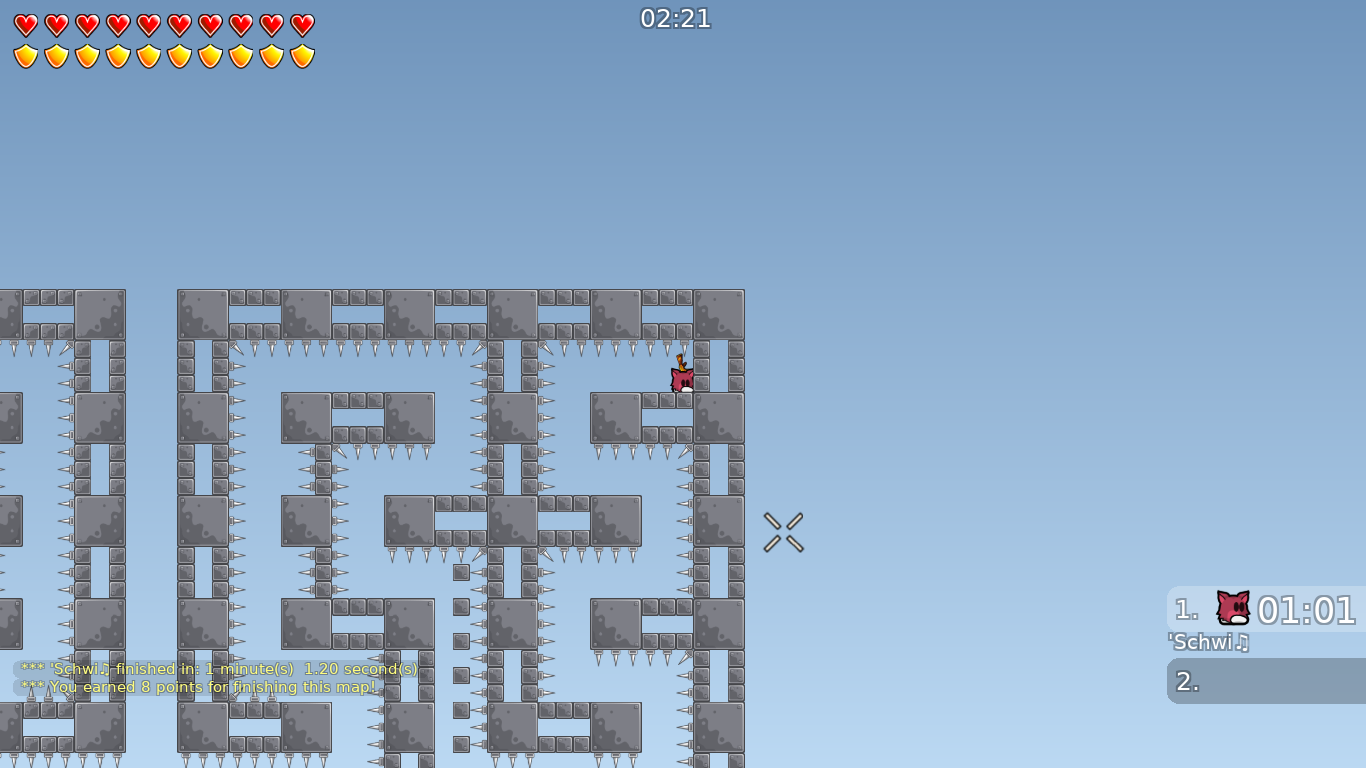Click the '8 points' reward chat line
The width and height of the screenshot is (1366, 768).
(198, 687)
